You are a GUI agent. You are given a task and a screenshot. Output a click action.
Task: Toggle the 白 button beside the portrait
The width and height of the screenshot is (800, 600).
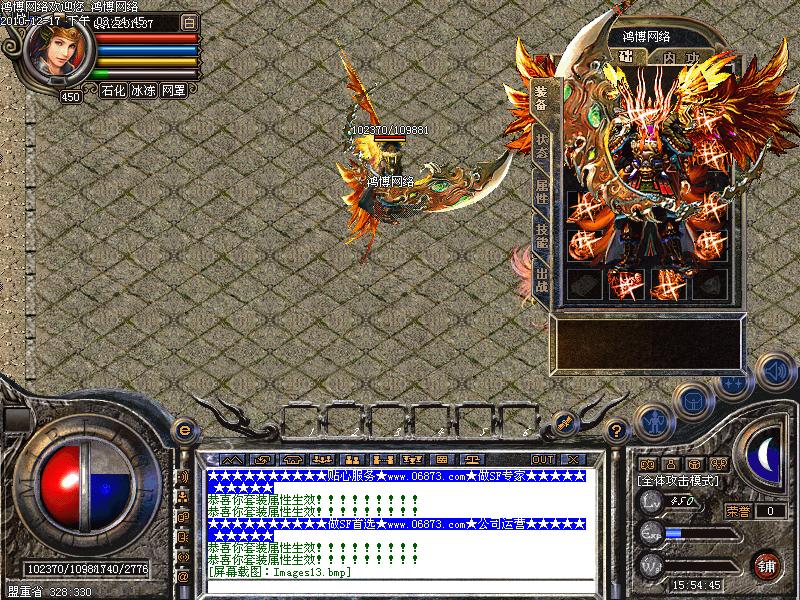(x=190, y=22)
